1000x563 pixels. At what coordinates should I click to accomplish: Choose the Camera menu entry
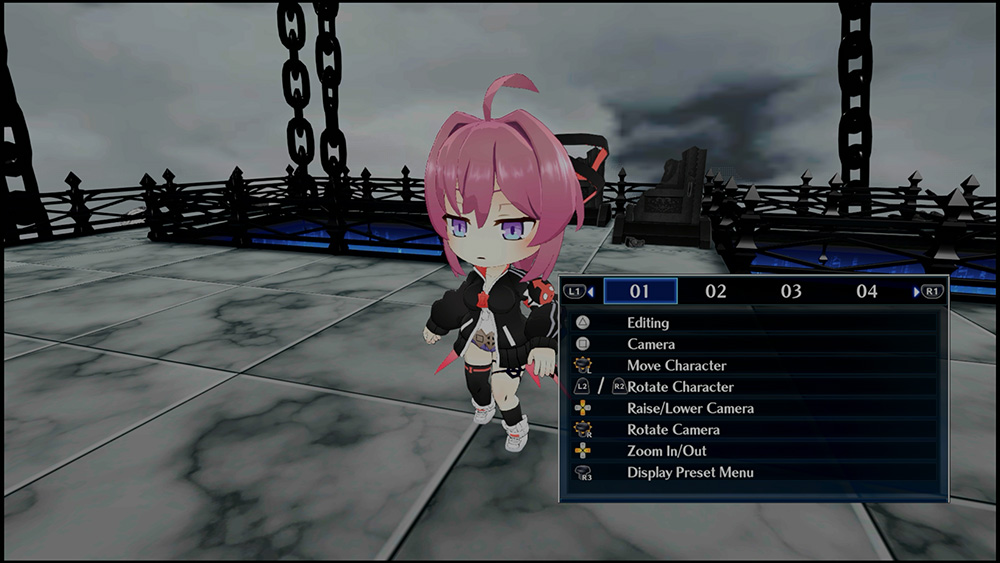(x=650, y=344)
